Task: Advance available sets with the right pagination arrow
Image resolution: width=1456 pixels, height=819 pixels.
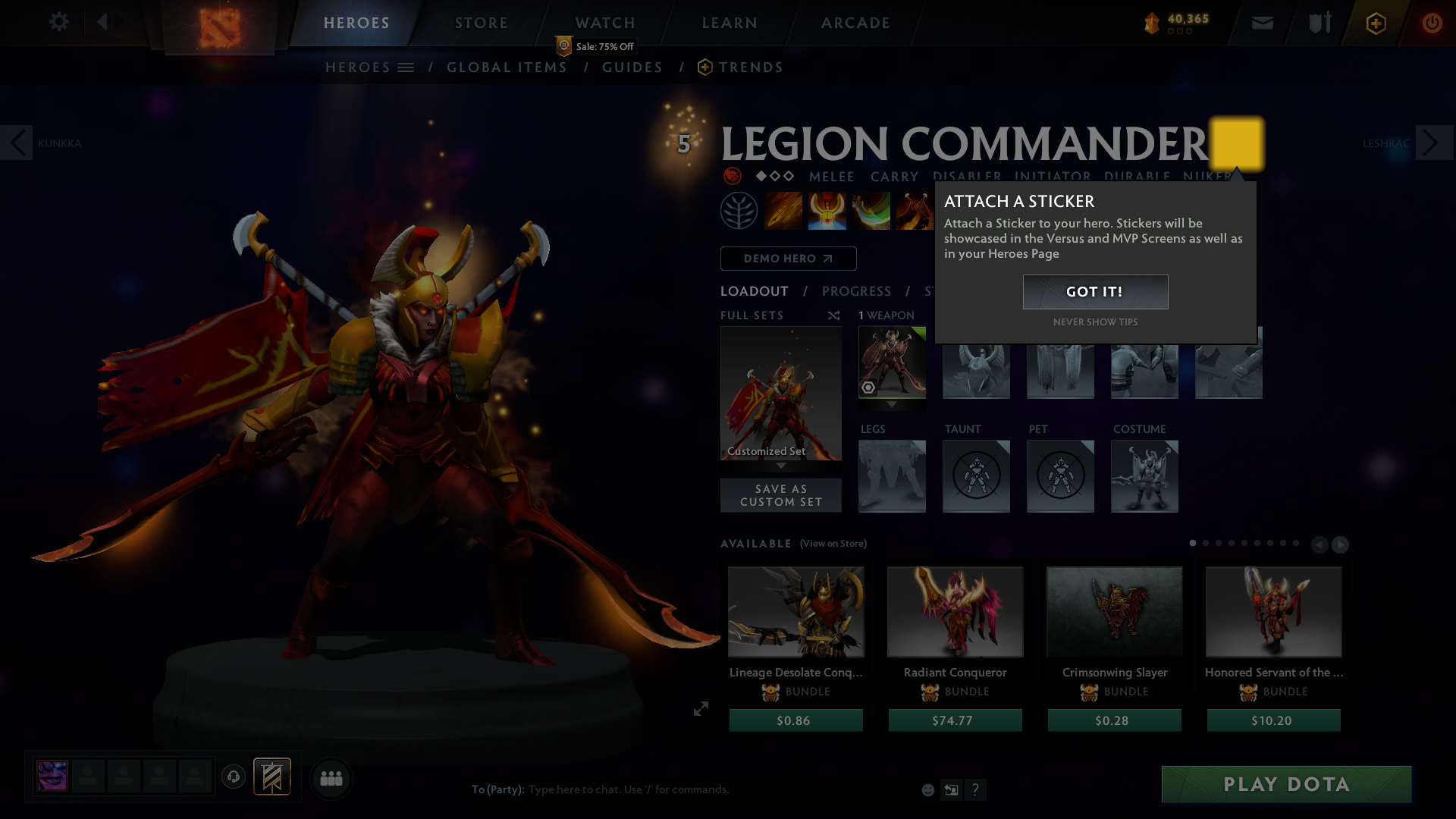Action: (x=1341, y=544)
